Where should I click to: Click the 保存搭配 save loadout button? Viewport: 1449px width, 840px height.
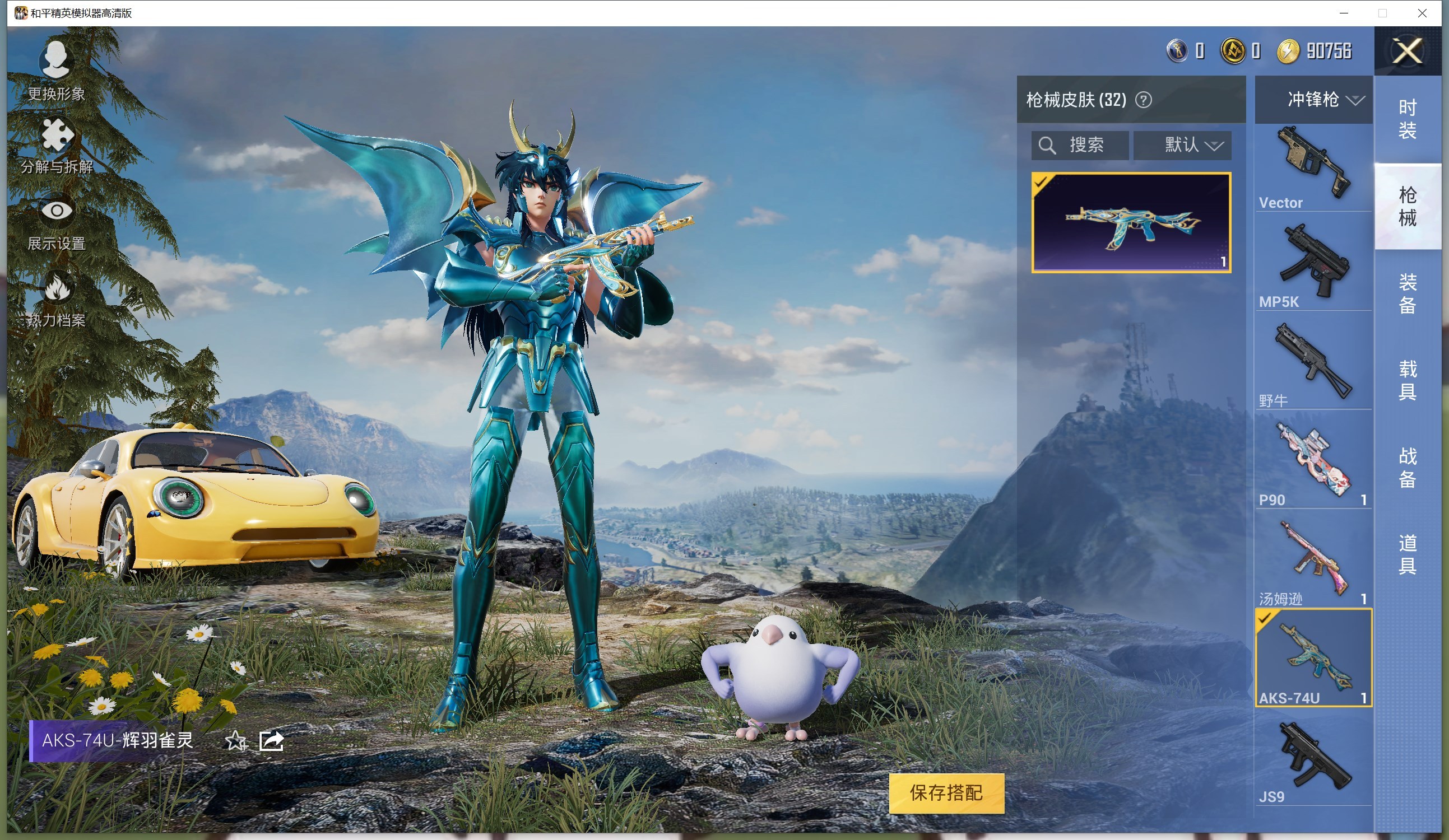[946, 793]
